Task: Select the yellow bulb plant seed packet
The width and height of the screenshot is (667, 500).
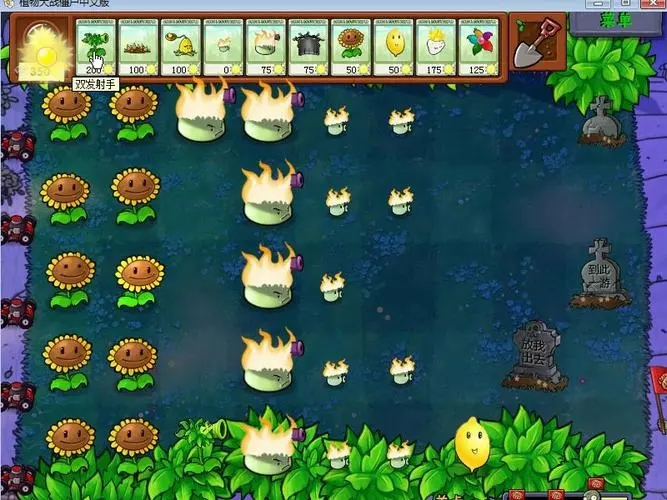Action: coord(394,47)
